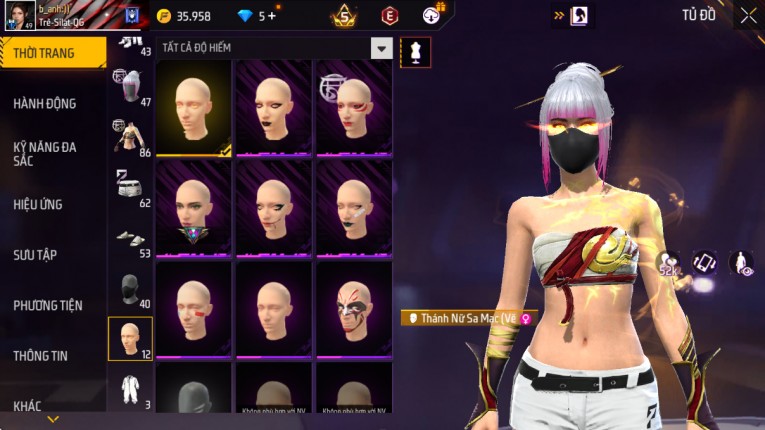Select the Phương Tiện category
The image size is (765, 430).
click(48, 305)
